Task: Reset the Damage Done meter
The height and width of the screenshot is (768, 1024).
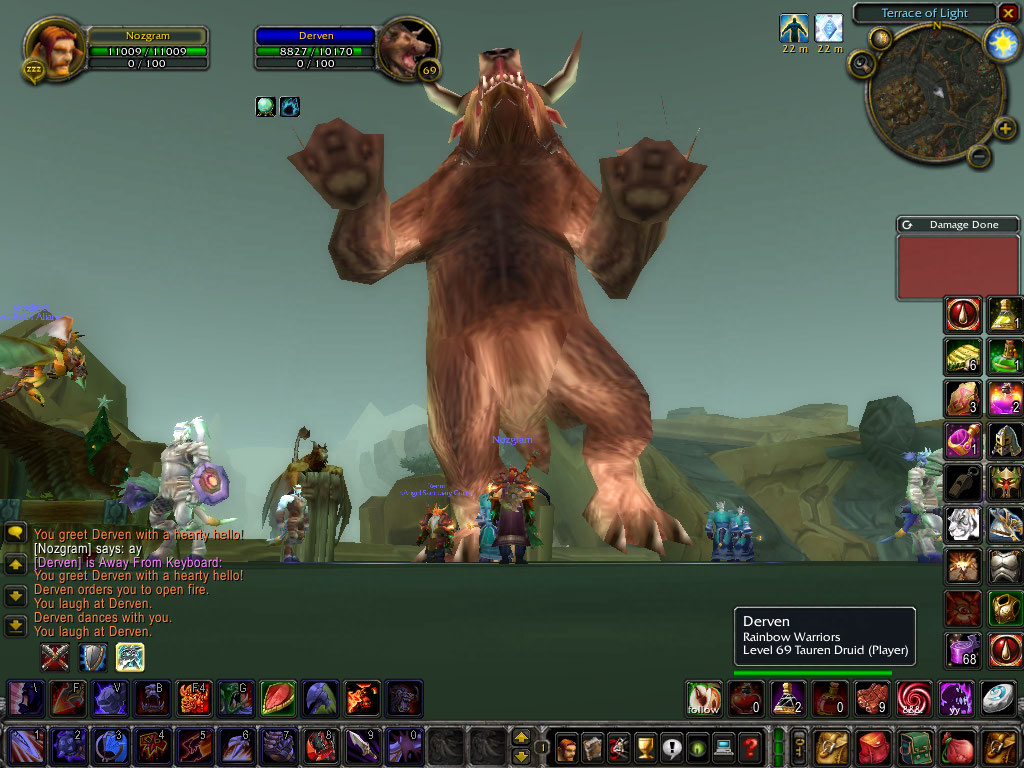Action: [907, 225]
